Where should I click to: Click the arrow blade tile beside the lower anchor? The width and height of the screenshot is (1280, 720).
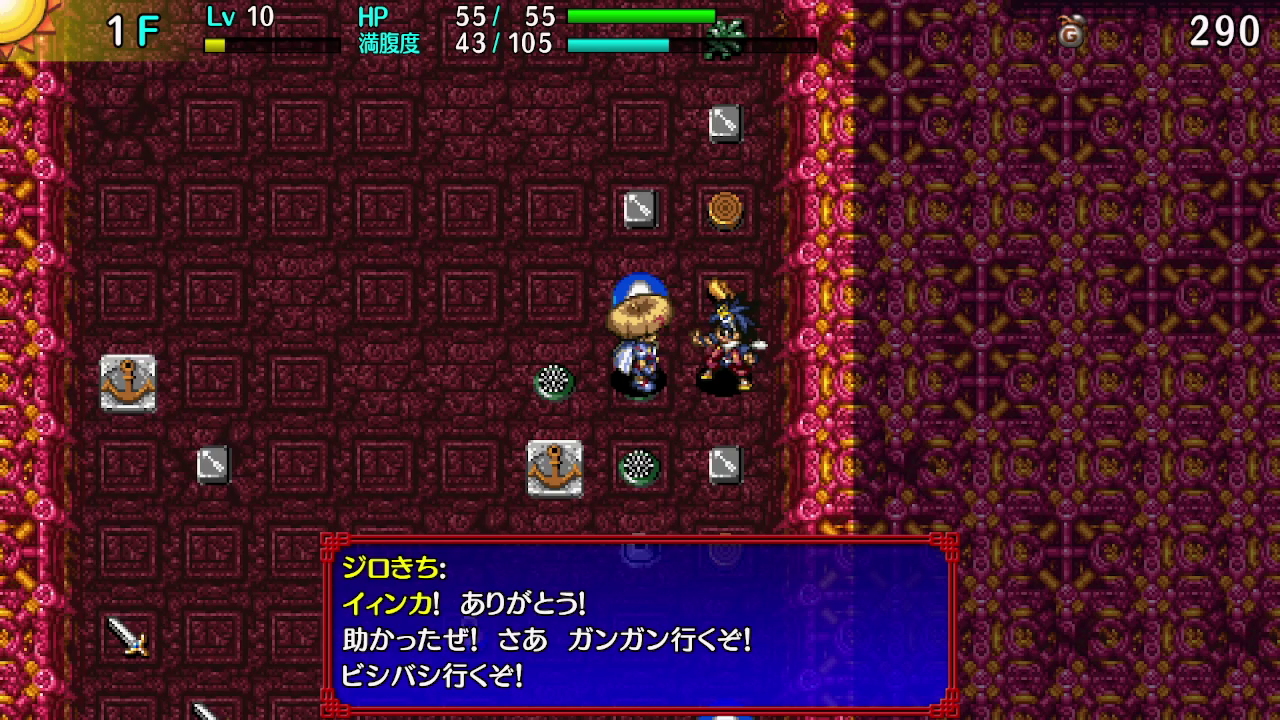point(727,466)
